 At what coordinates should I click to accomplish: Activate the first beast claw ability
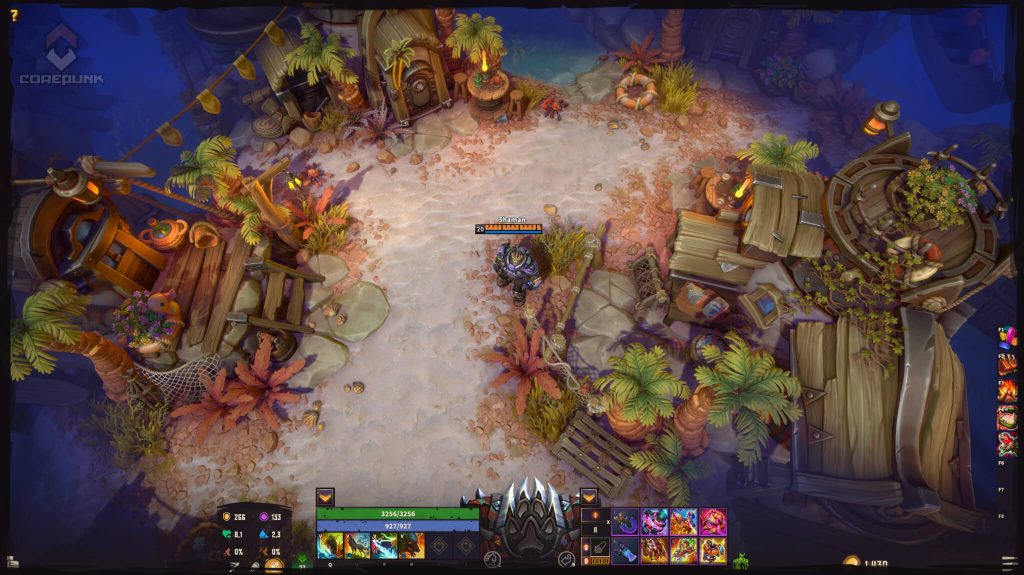coord(330,545)
